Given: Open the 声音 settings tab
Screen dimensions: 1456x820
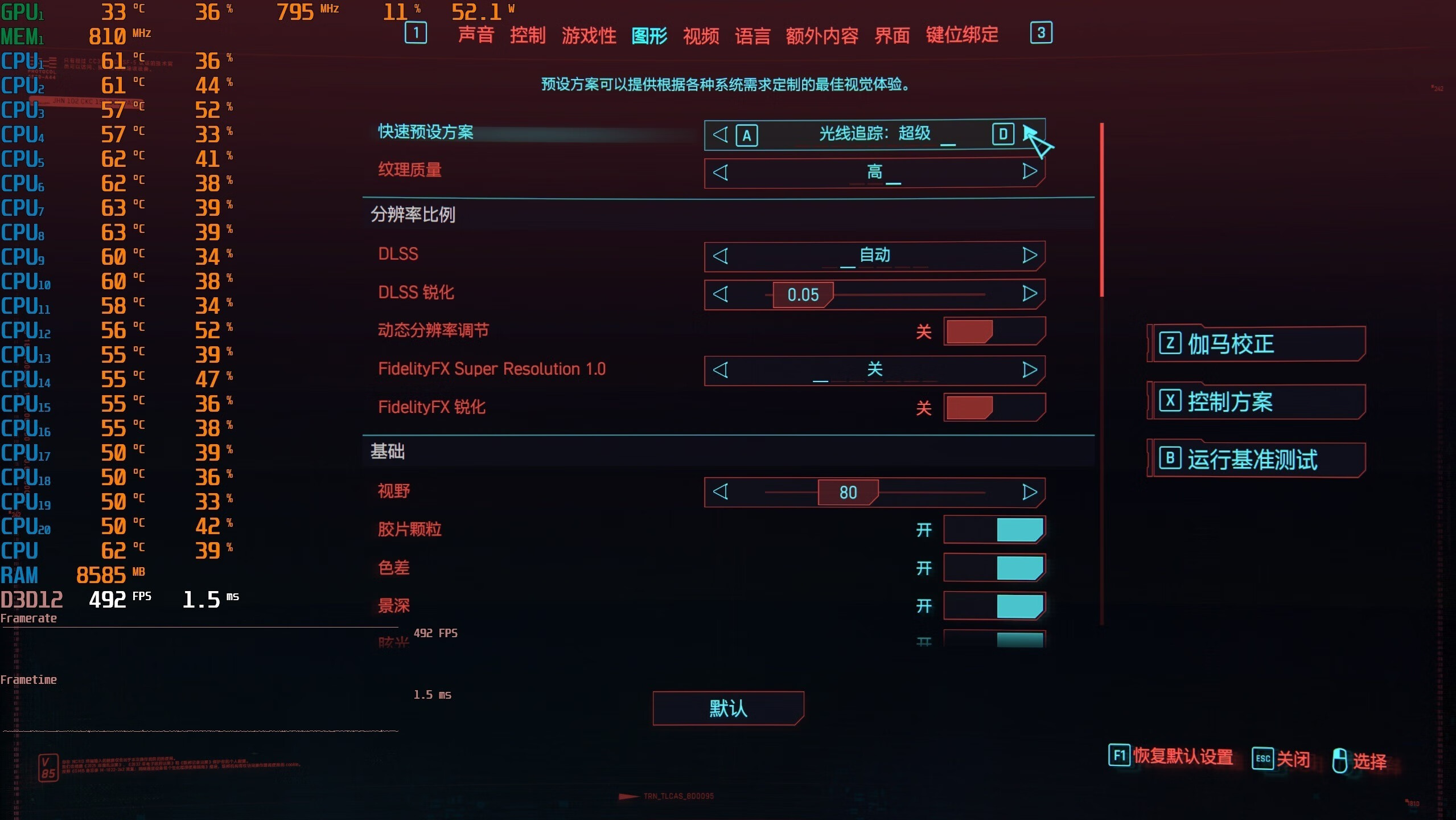Looking at the screenshot, I should [x=476, y=35].
